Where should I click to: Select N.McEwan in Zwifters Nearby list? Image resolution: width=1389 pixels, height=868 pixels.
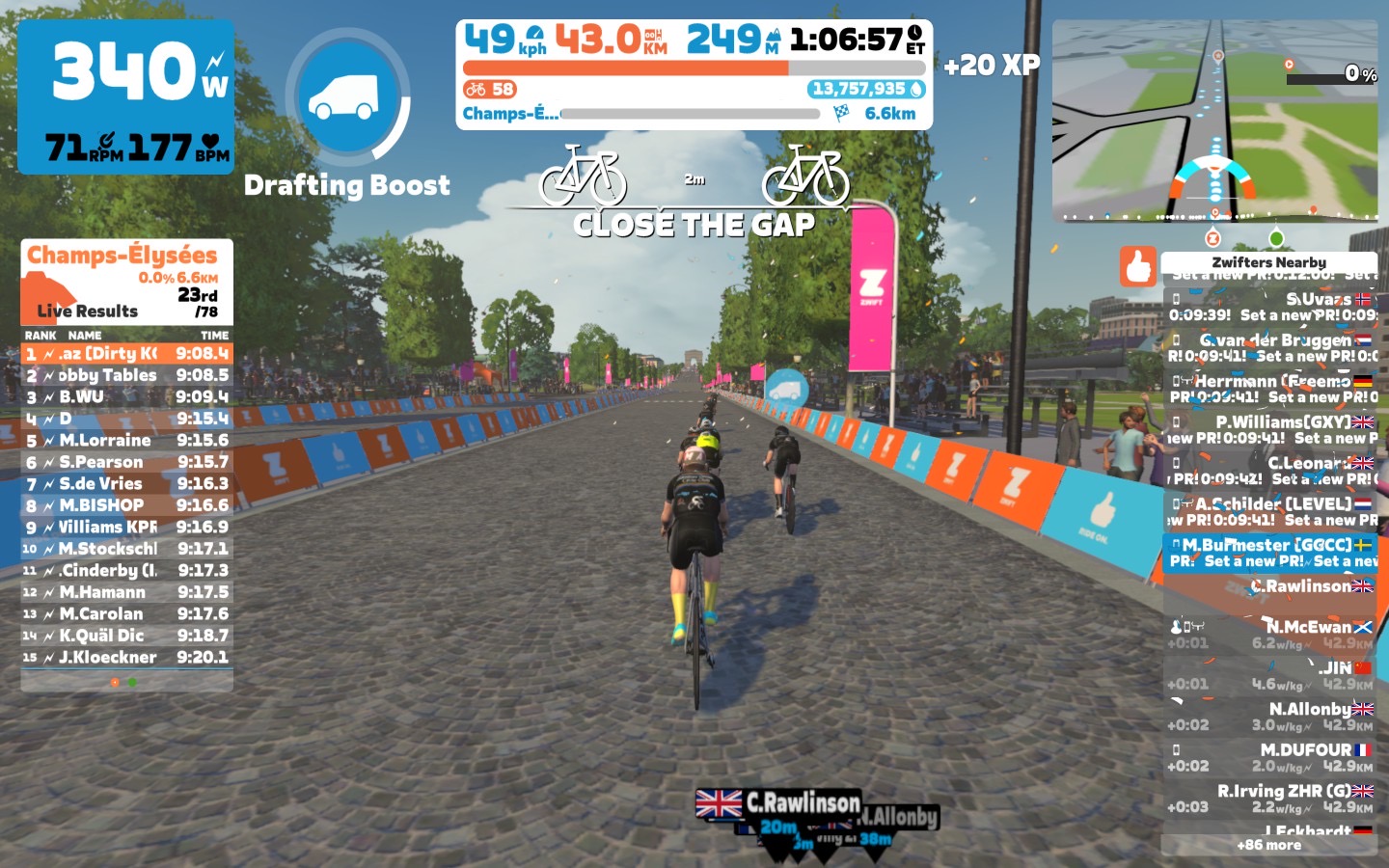pos(1269,635)
